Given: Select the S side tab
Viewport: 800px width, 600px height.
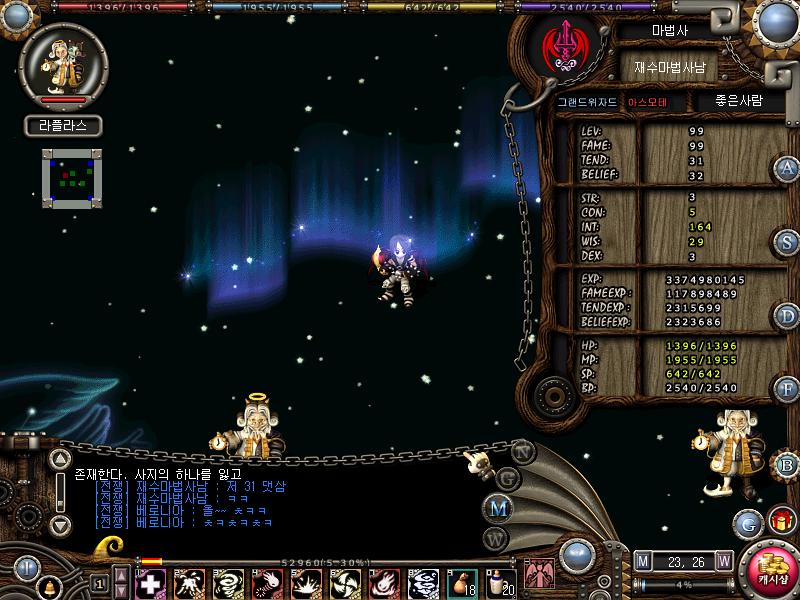Looking at the screenshot, I should click(788, 242).
